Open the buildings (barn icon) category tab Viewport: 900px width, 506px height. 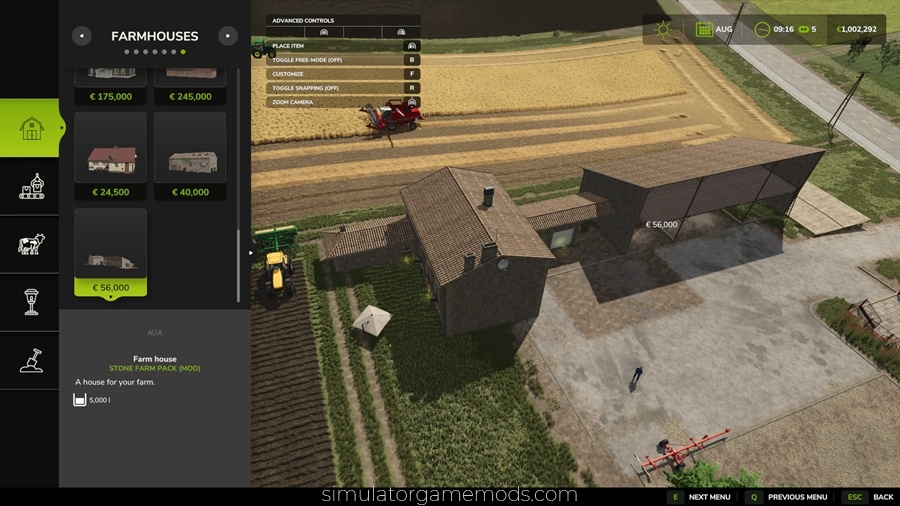tap(32, 128)
